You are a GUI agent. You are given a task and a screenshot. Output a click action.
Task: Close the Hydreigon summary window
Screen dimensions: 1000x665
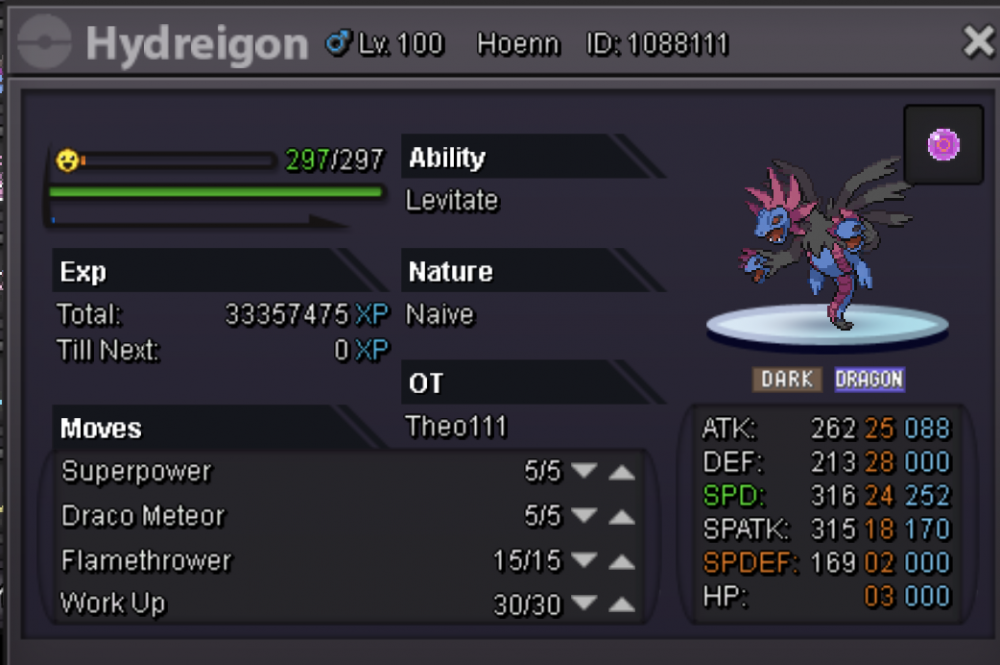977,42
